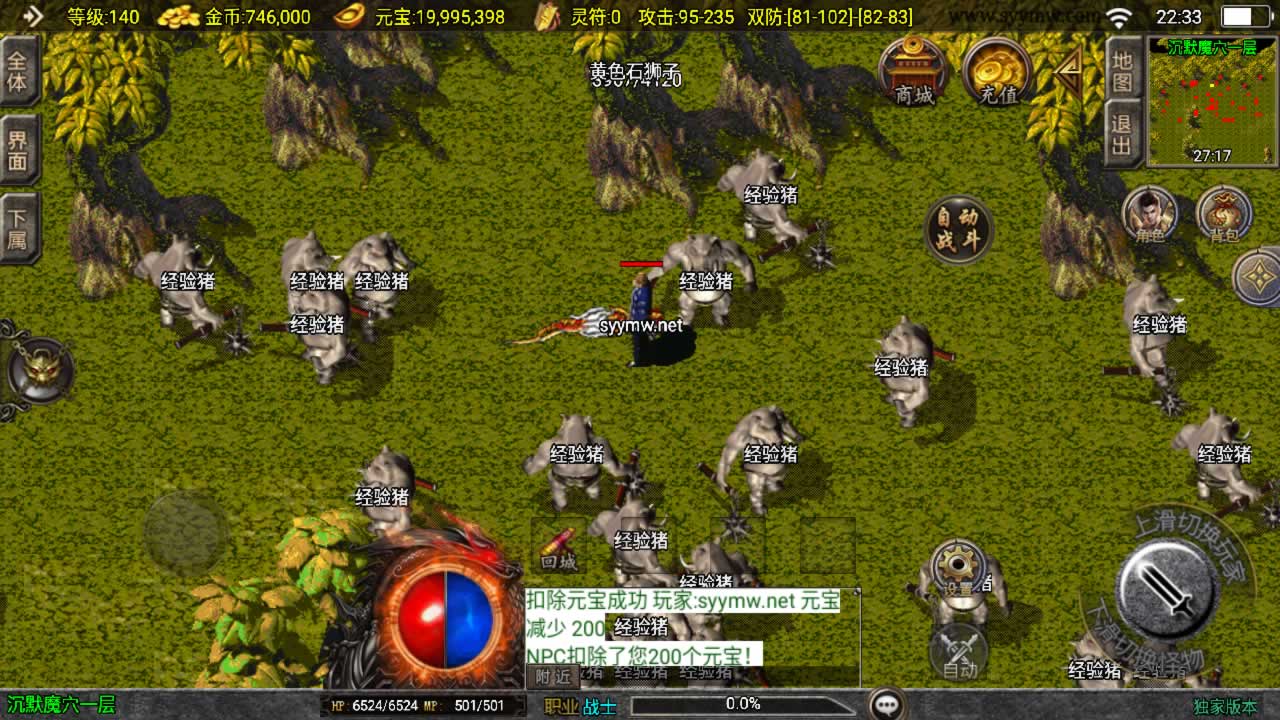Open the chat speech bubble
The height and width of the screenshot is (720, 1280).
click(886, 705)
